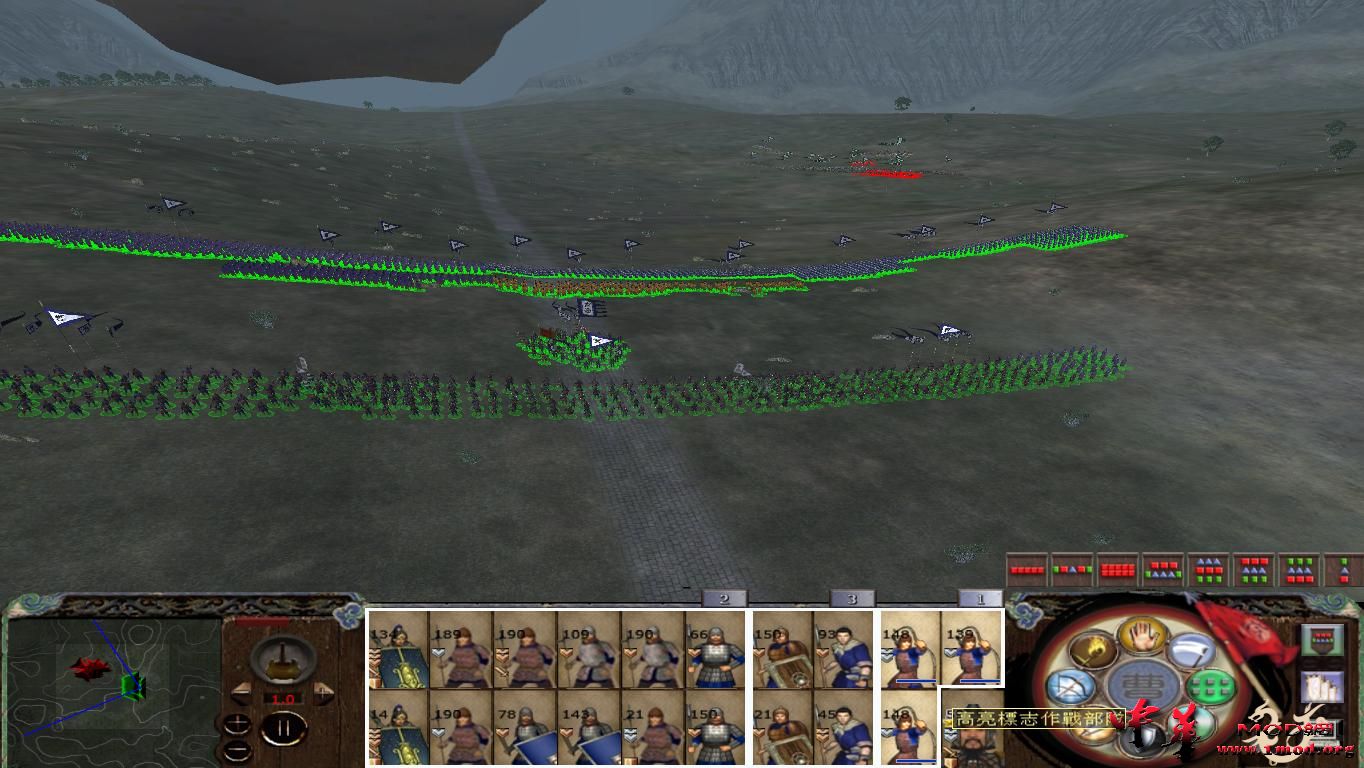The height and width of the screenshot is (768, 1364).
Task: Open the battle scrolls icon on the right
Action: click(x=1322, y=687)
